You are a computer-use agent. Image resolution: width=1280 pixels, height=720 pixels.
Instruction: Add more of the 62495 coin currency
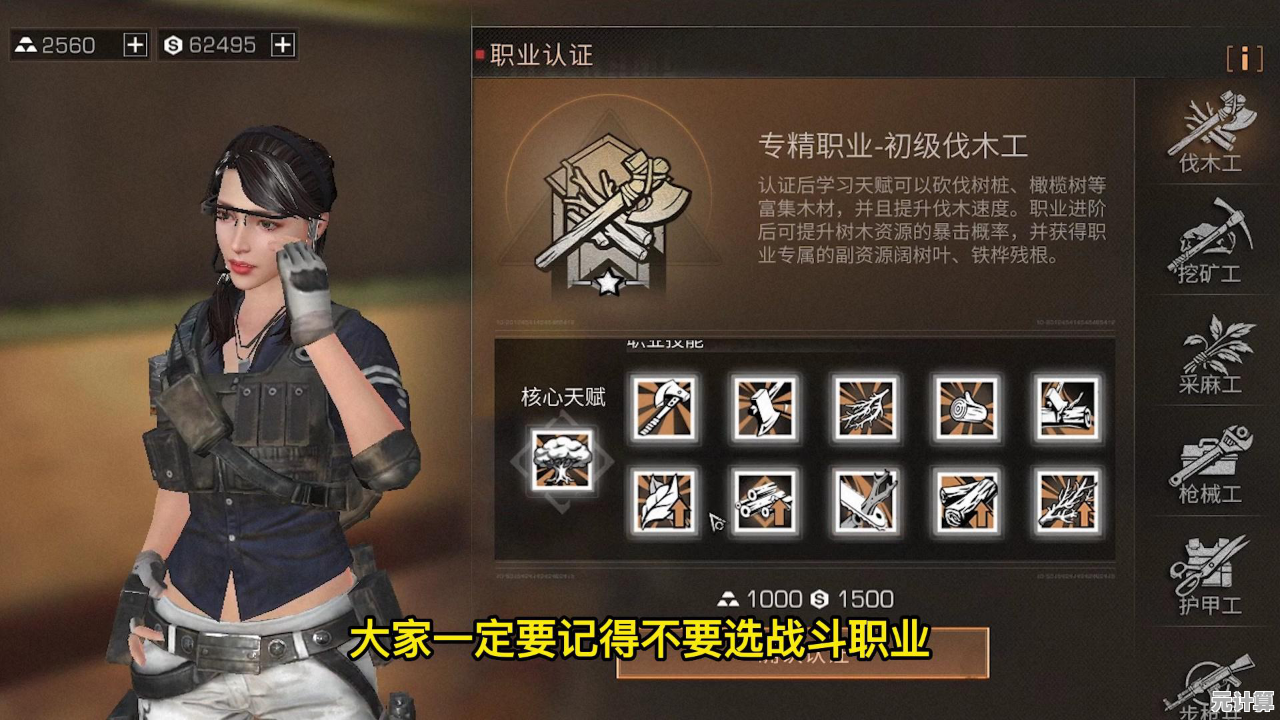[x=283, y=45]
